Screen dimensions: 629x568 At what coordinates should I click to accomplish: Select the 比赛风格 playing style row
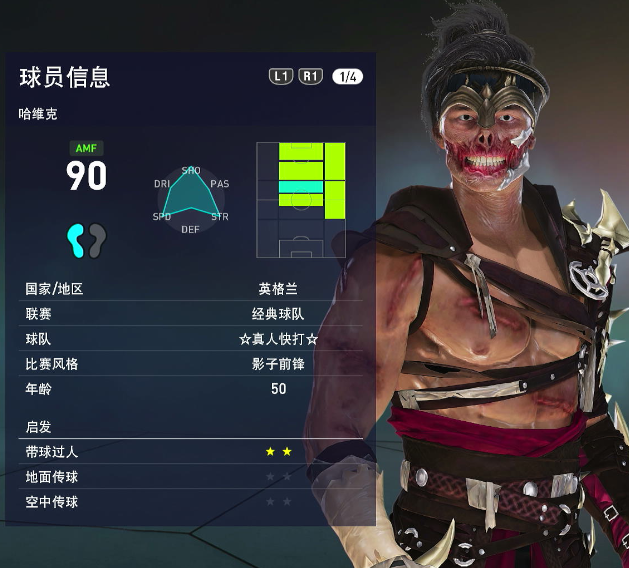coord(190,364)
